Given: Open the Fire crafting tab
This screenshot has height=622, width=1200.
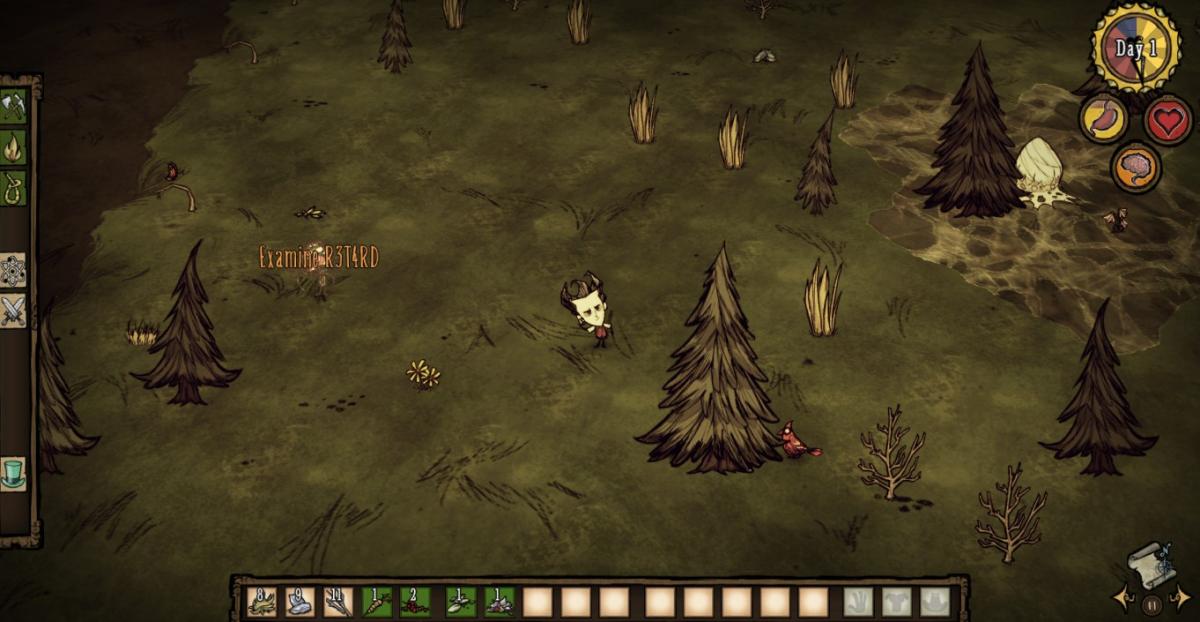Looking at the screenshot, I should point(14,147).
